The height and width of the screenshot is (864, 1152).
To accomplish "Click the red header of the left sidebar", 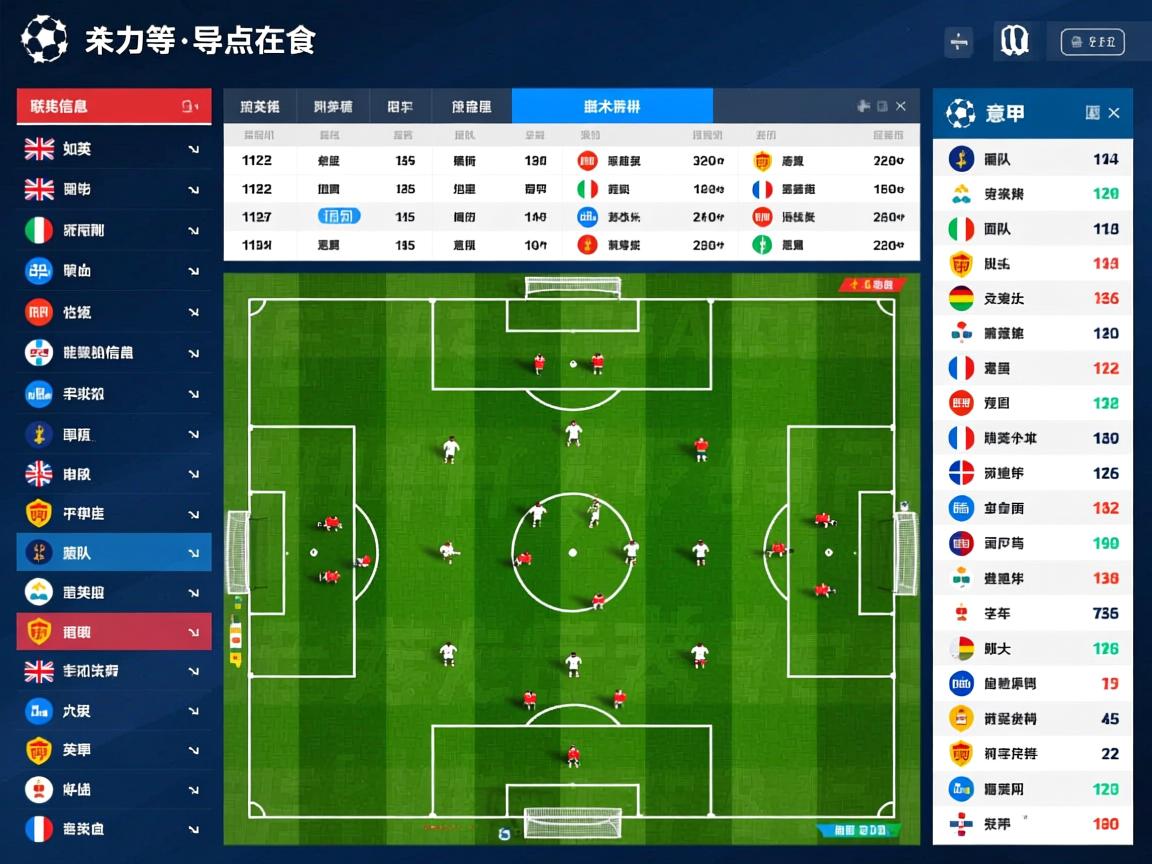I will [113, 106].
